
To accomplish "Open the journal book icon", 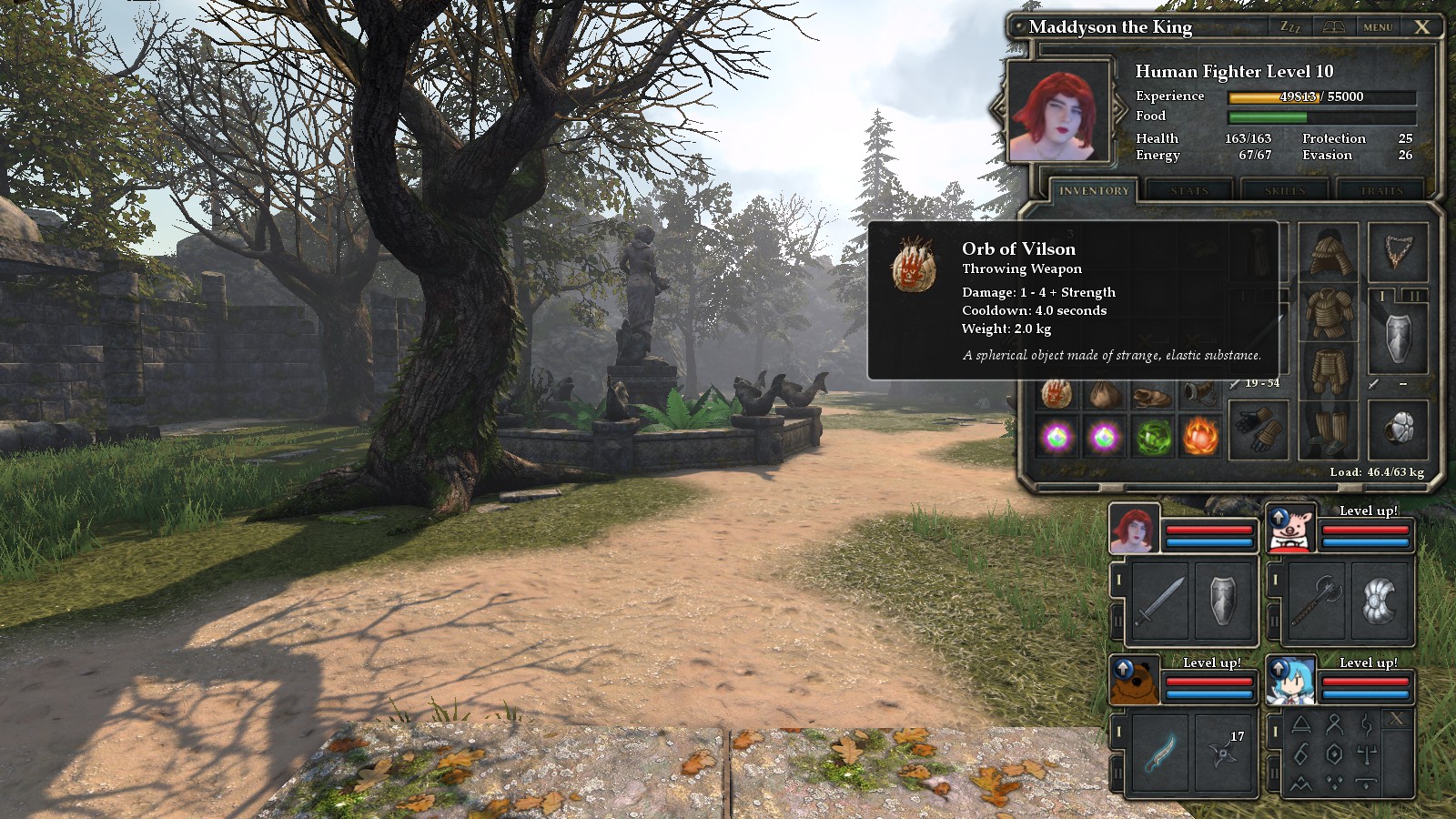I will pyautogui.click(x=1333, y=27).
